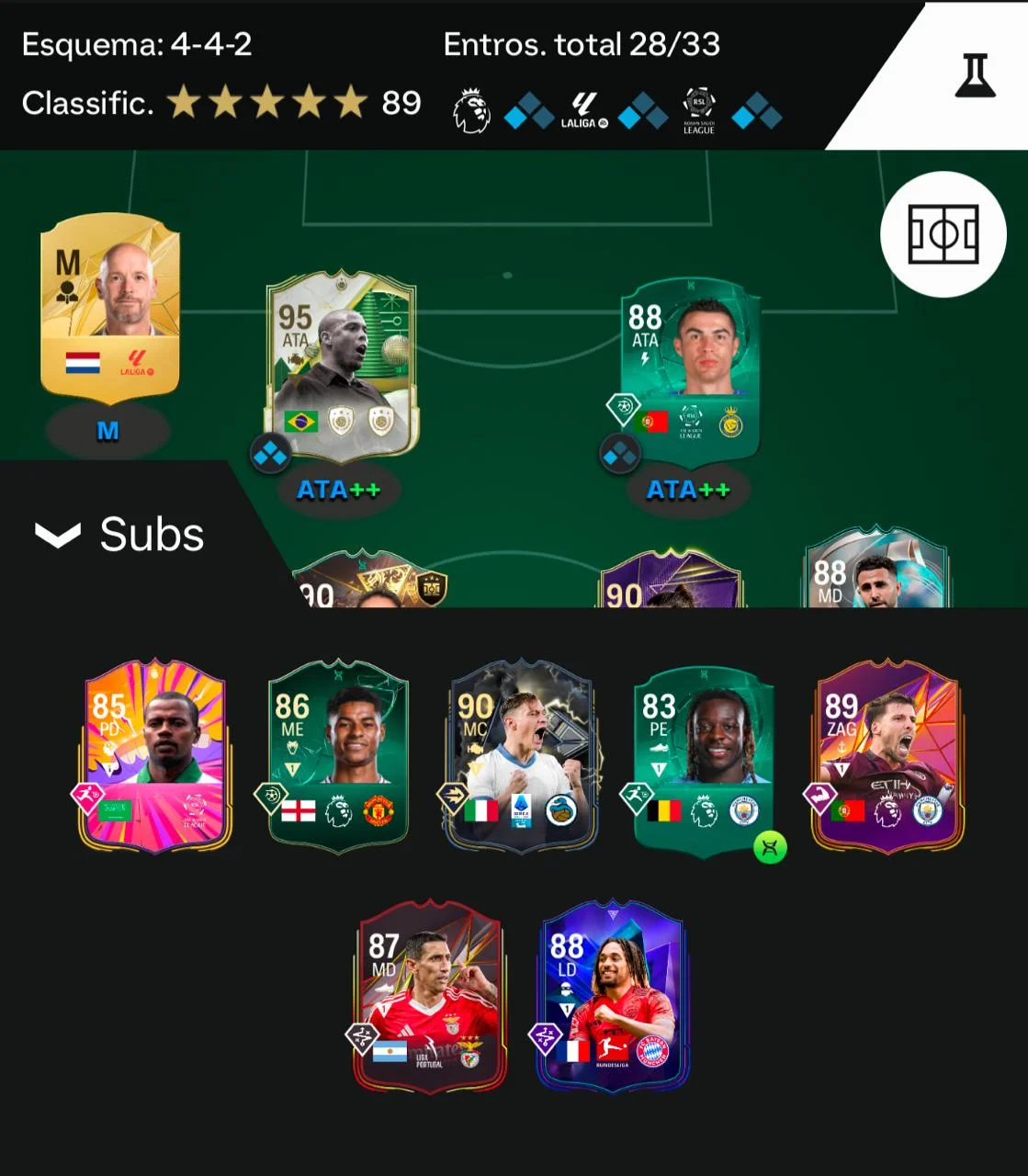1028x1176 pixels.
Task: Pick the 83 PE Belgian substitute card
Action: (x=704, y=755)
